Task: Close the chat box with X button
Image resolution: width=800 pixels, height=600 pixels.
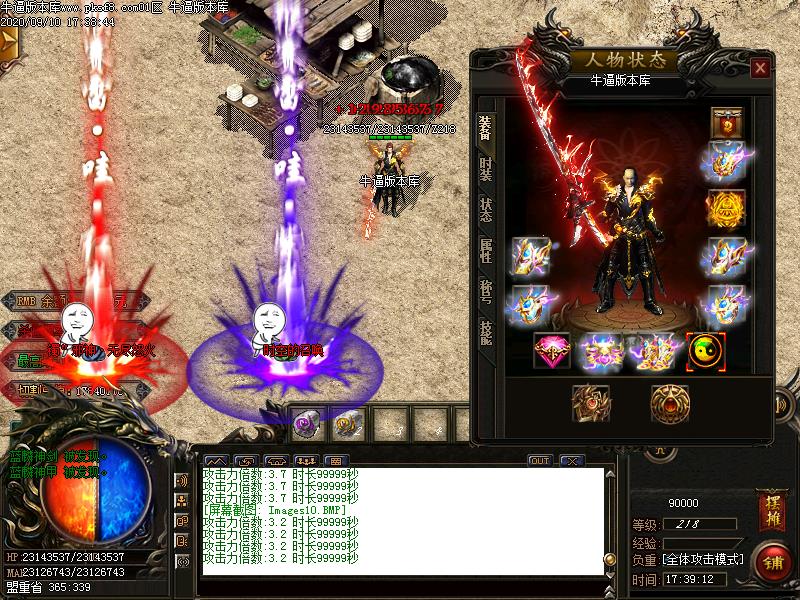Action: click(x=572, y=461)
